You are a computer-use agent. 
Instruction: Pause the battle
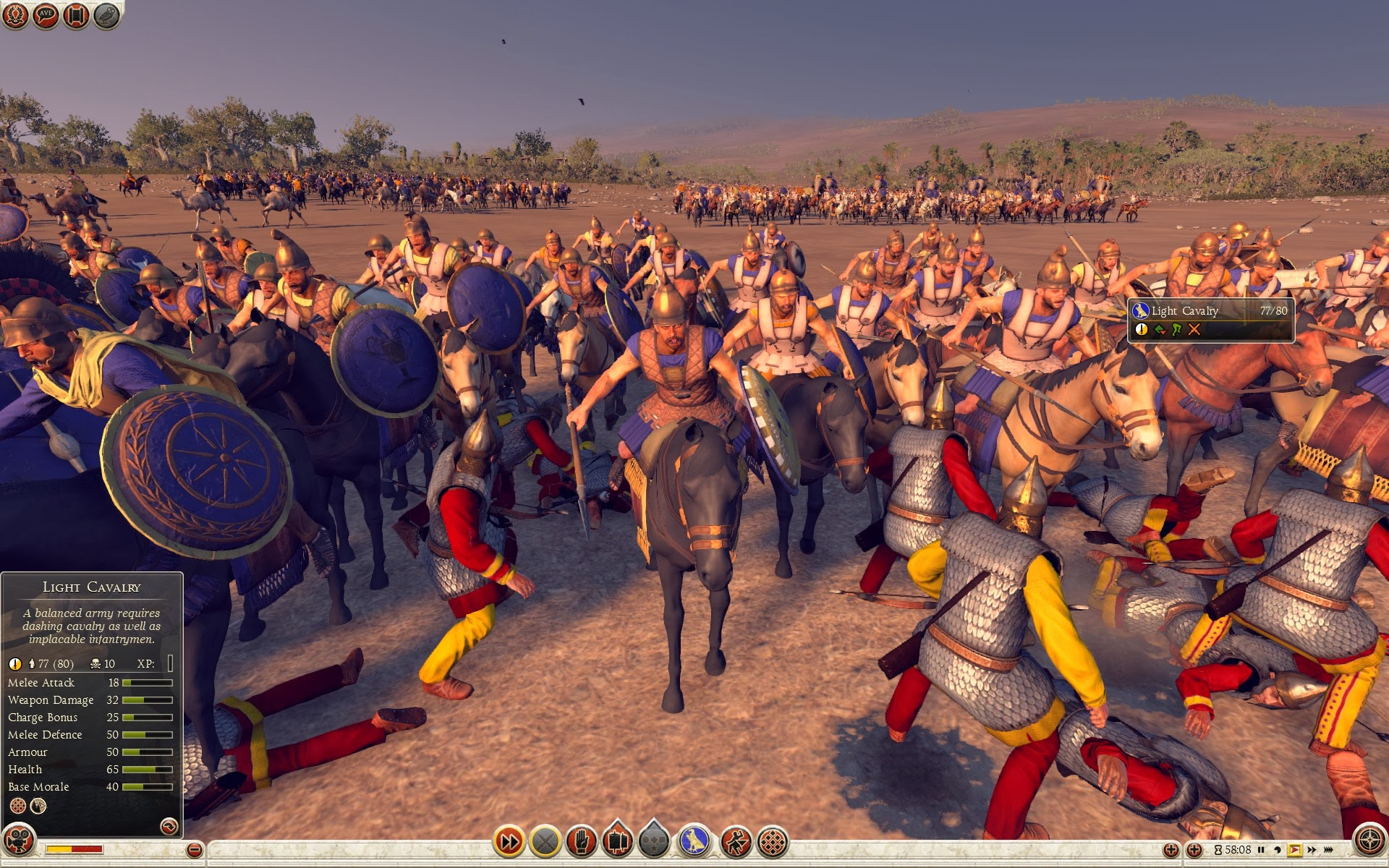(x=1261, y=850)
